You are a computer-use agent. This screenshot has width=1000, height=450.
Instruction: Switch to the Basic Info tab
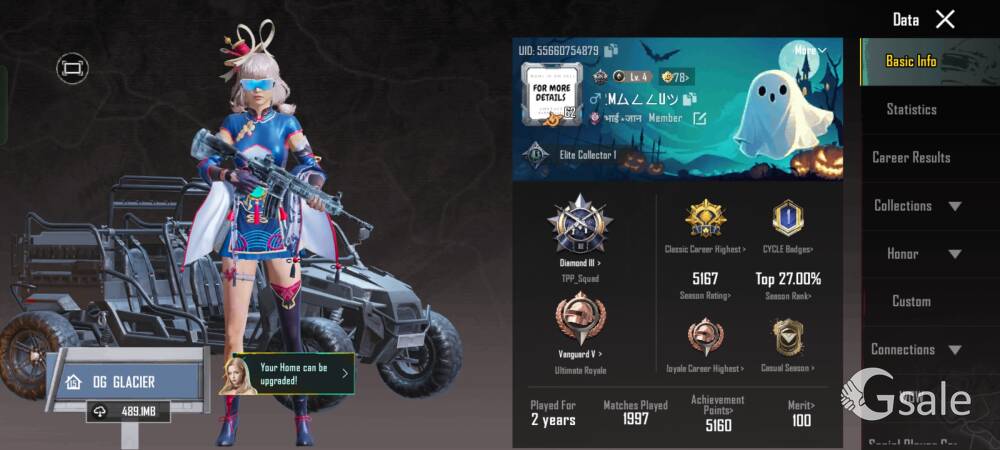(911, 61)
